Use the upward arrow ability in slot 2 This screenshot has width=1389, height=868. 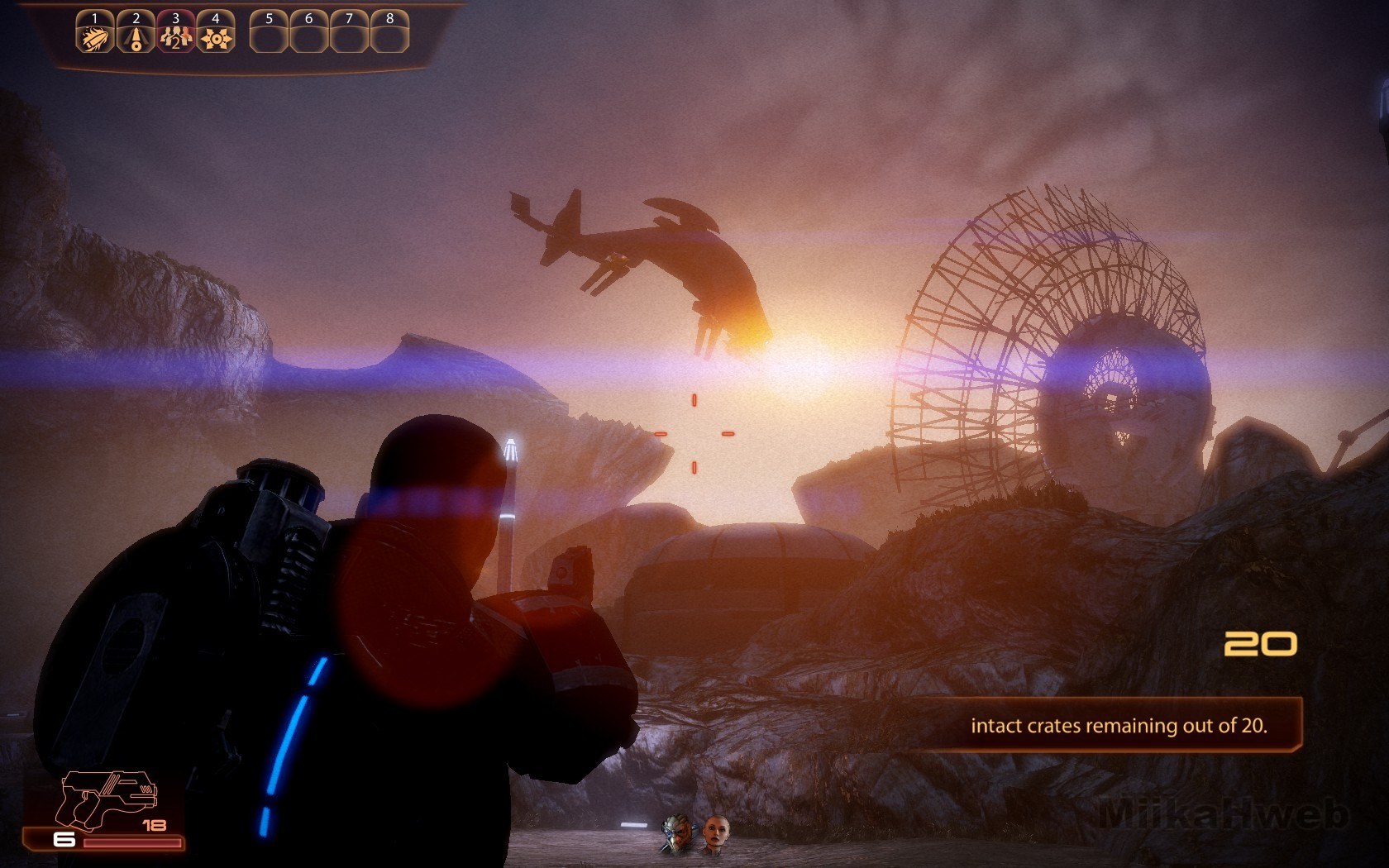[135, 36]
